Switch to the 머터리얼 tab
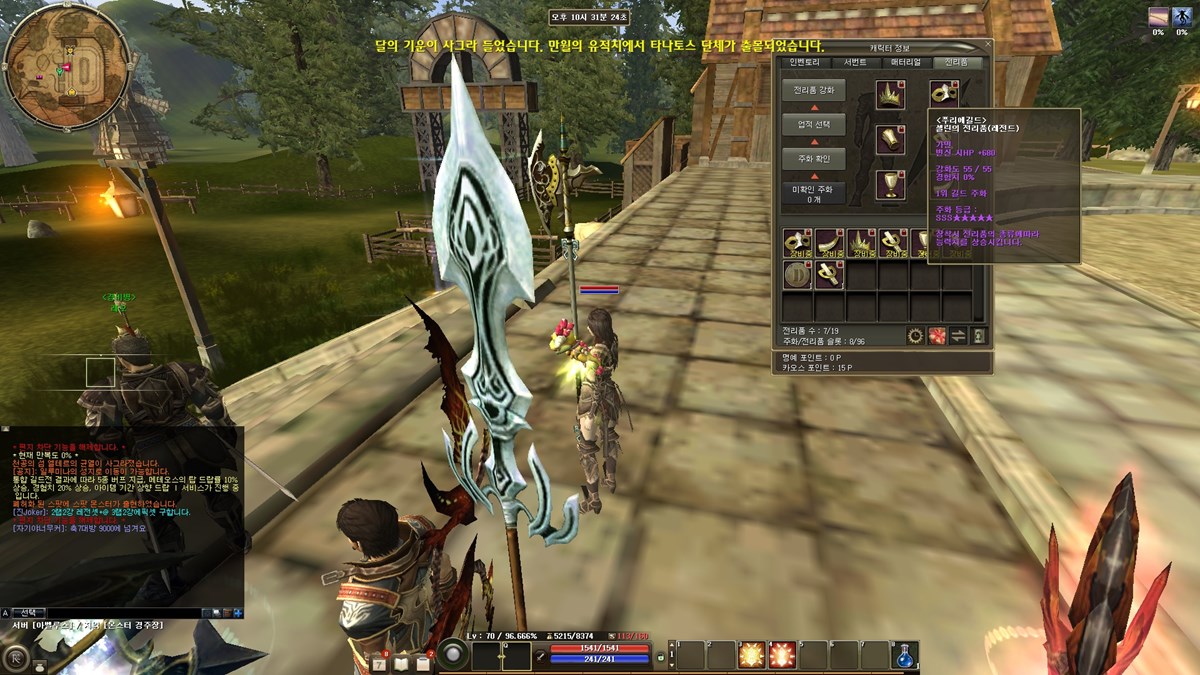This screenshot has height=675, width=1200. pyautogui.click(x=906, y=62)
